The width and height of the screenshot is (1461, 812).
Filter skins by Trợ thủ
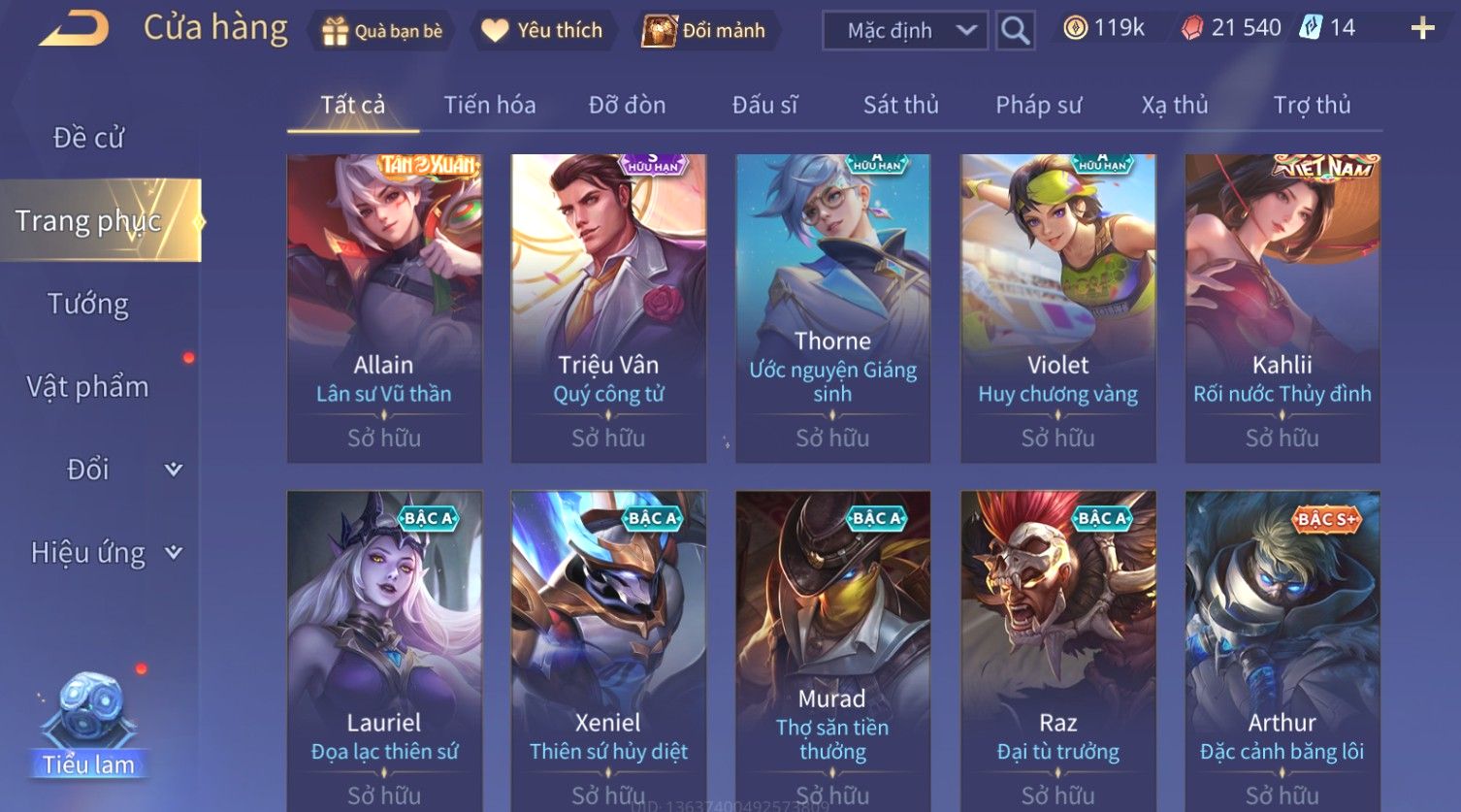coord(1312,105)
